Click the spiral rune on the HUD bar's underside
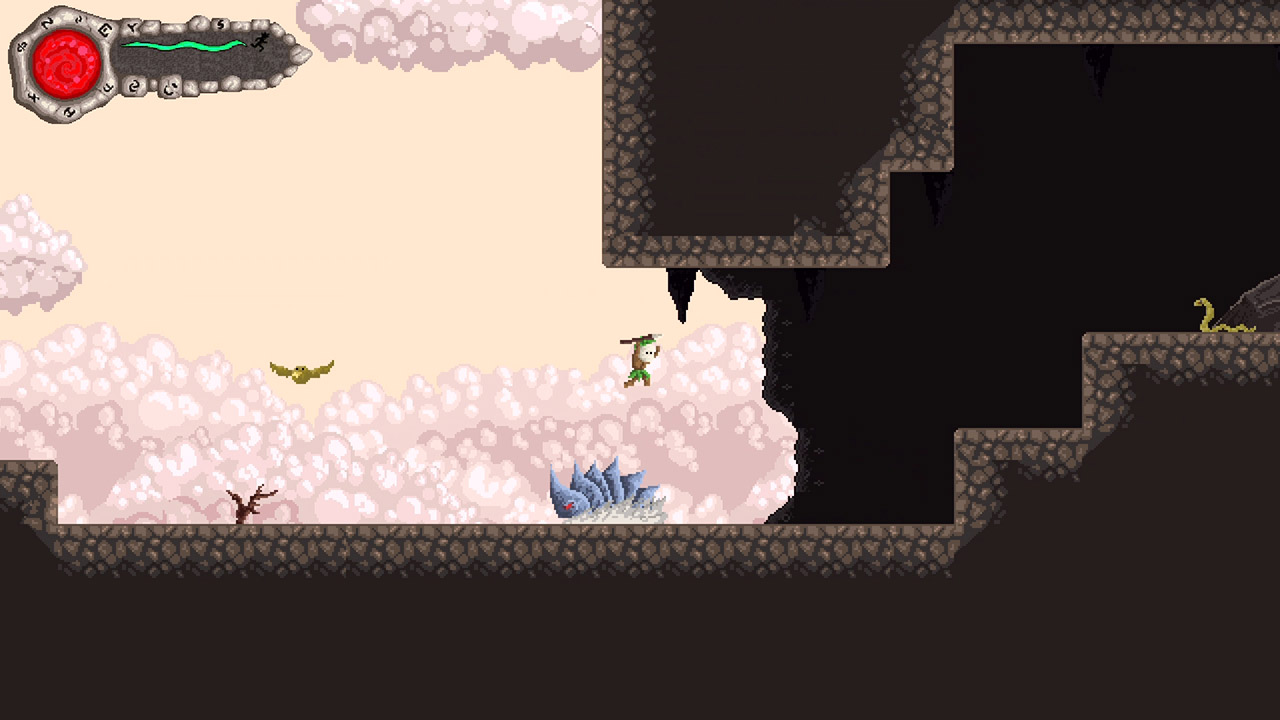The height and width of the screenshot is (720, 1280). (135, 85)
